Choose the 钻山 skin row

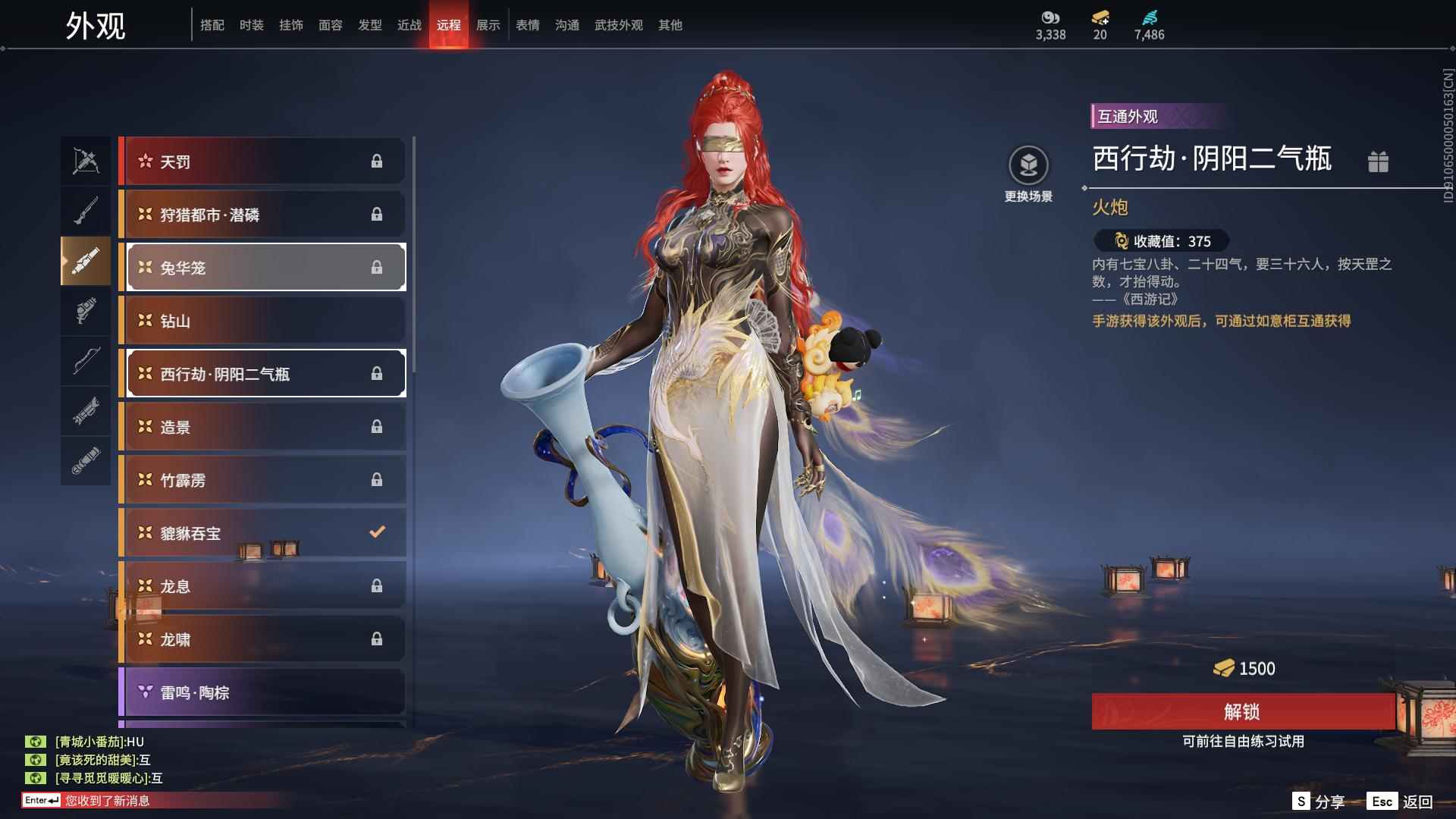[262, 321]
